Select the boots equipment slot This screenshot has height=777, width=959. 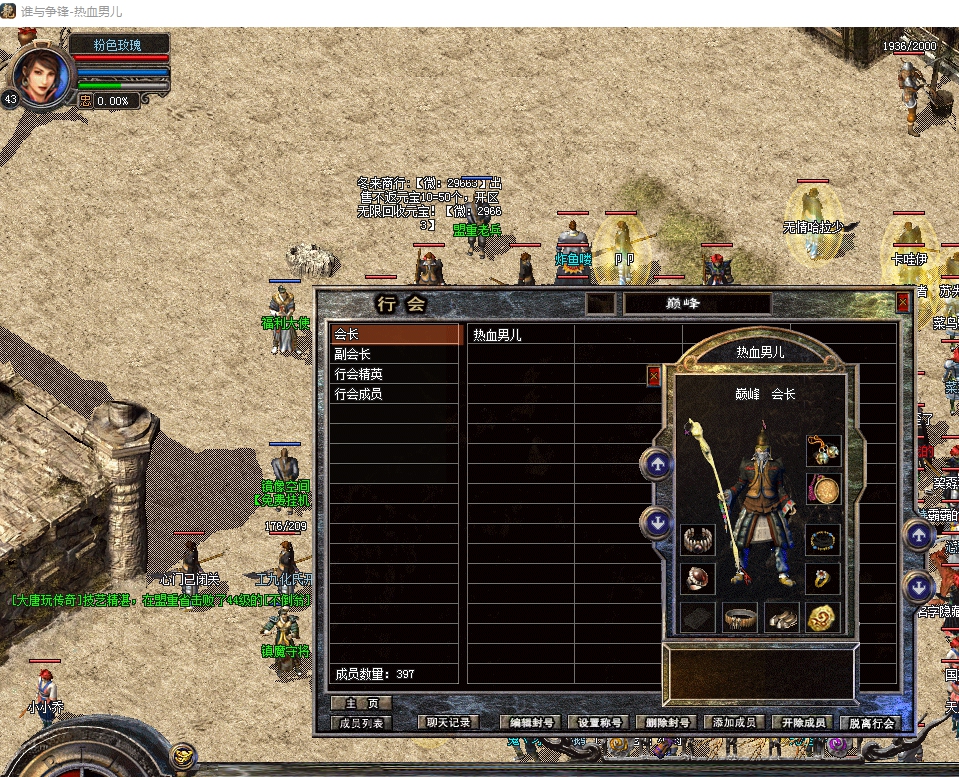pos(781,618)
